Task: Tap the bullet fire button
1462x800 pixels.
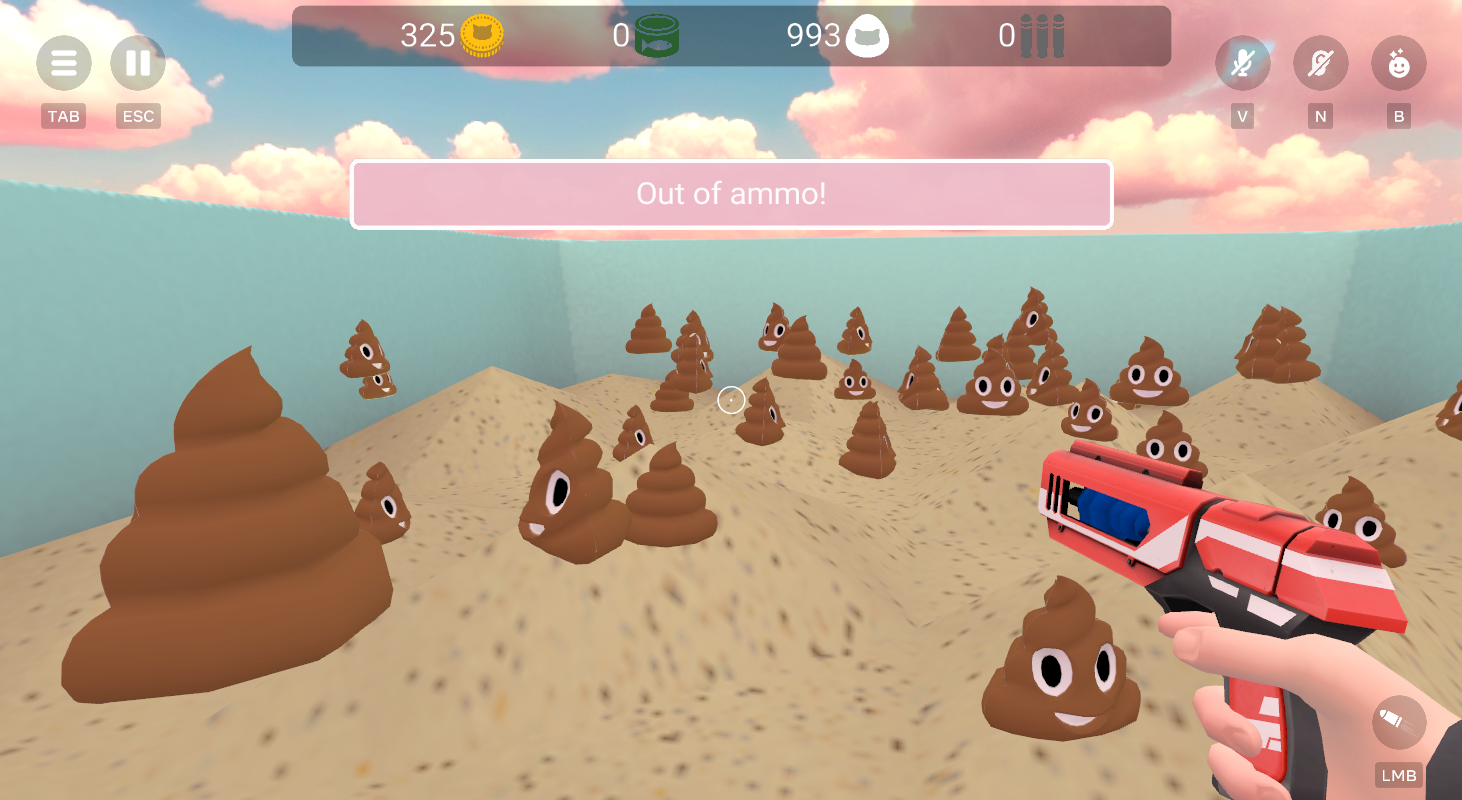Action: pos(1398,723)
